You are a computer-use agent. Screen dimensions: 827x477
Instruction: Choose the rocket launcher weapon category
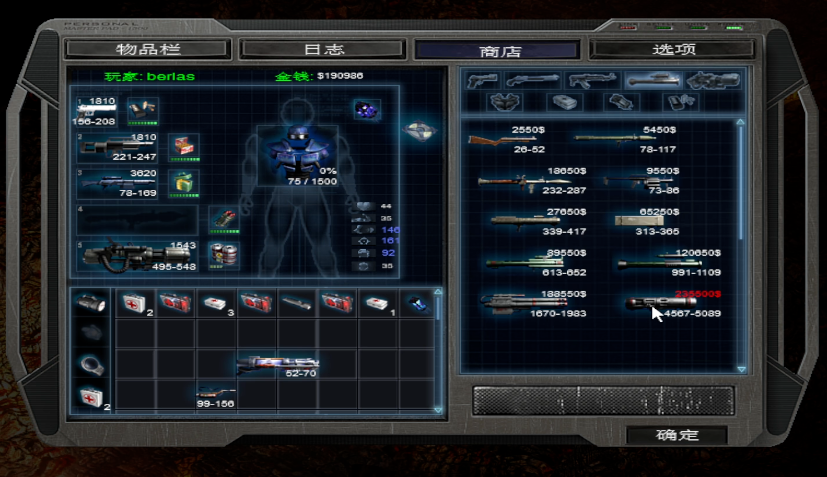pos(651,80)
